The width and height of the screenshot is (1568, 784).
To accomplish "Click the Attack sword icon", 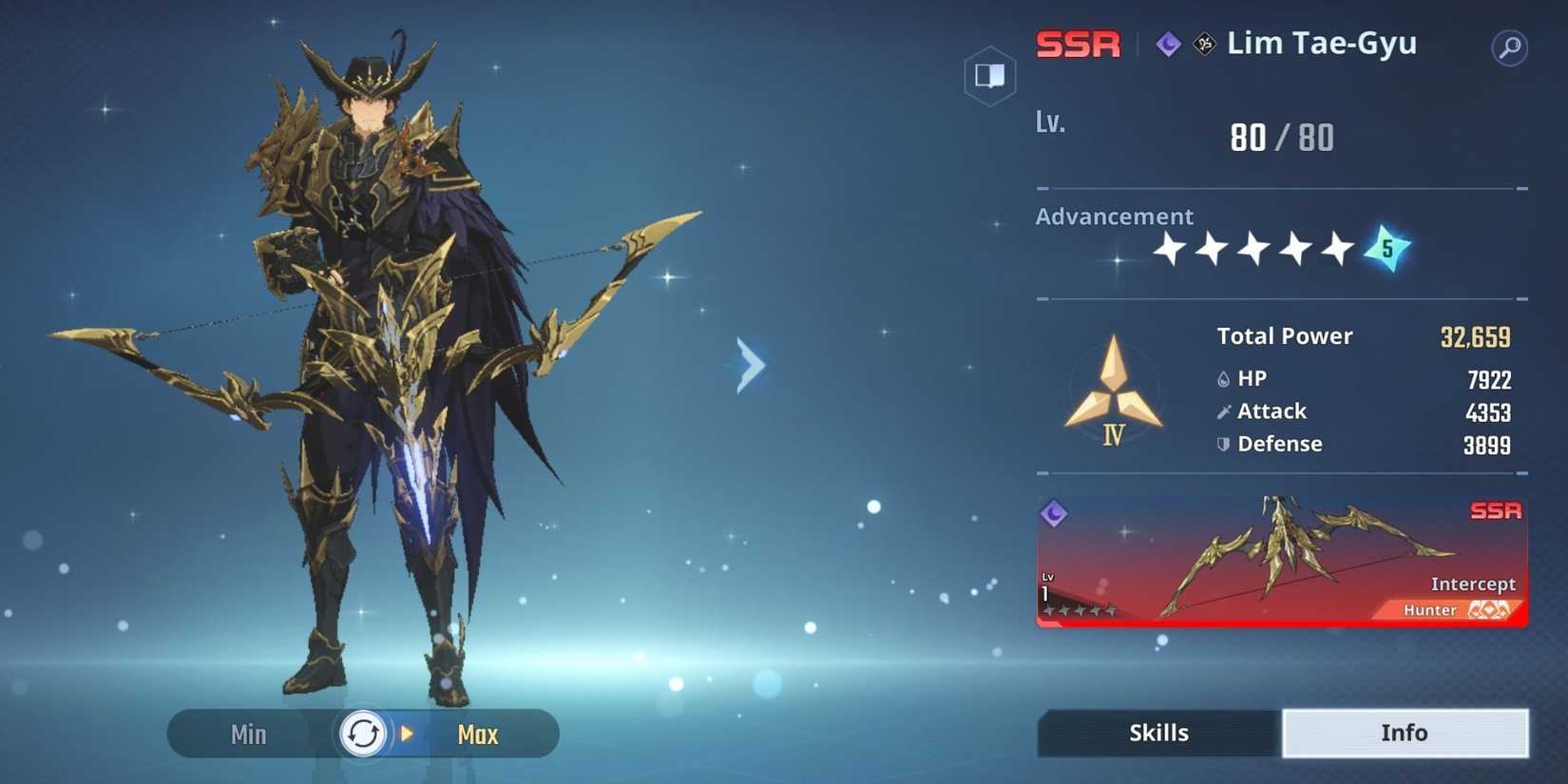I will 1223,411.
